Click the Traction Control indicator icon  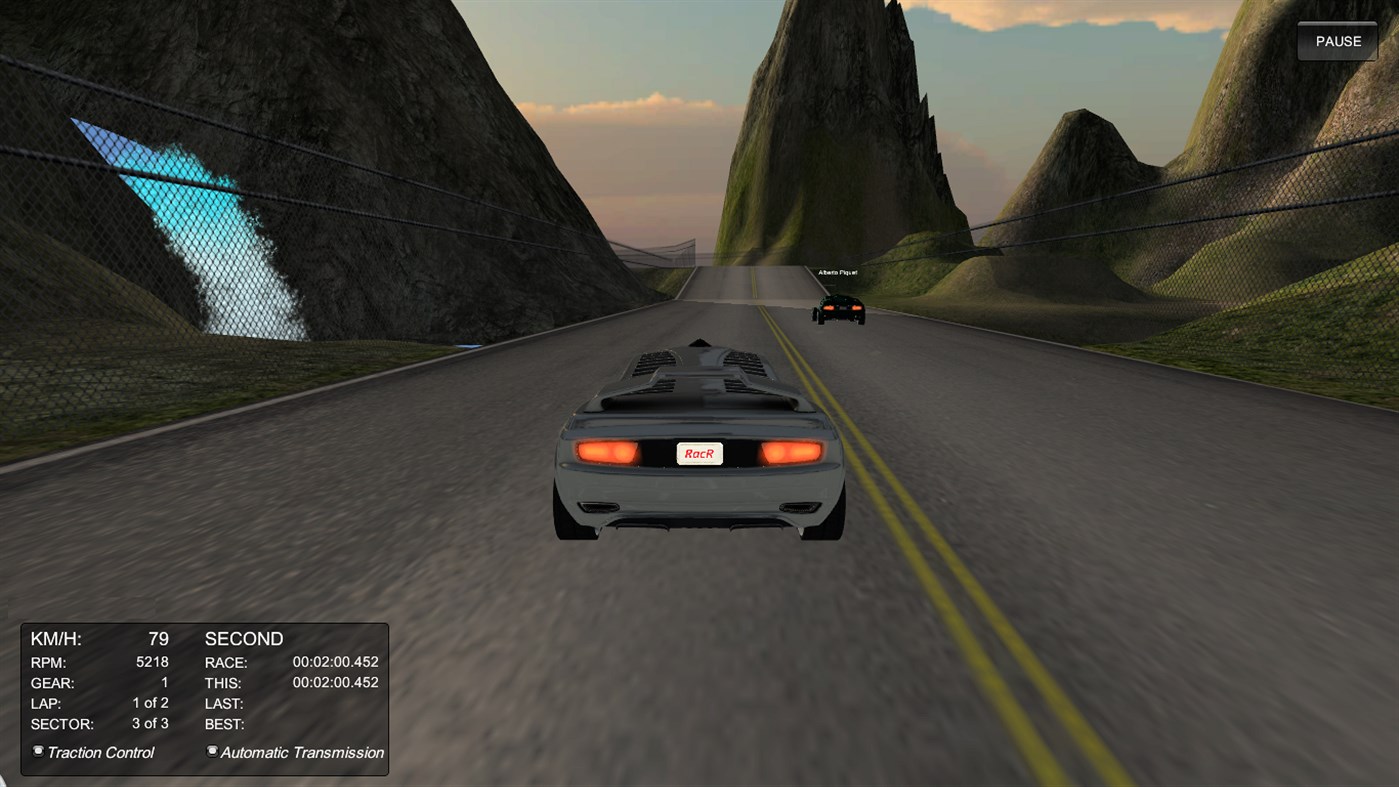37,751
